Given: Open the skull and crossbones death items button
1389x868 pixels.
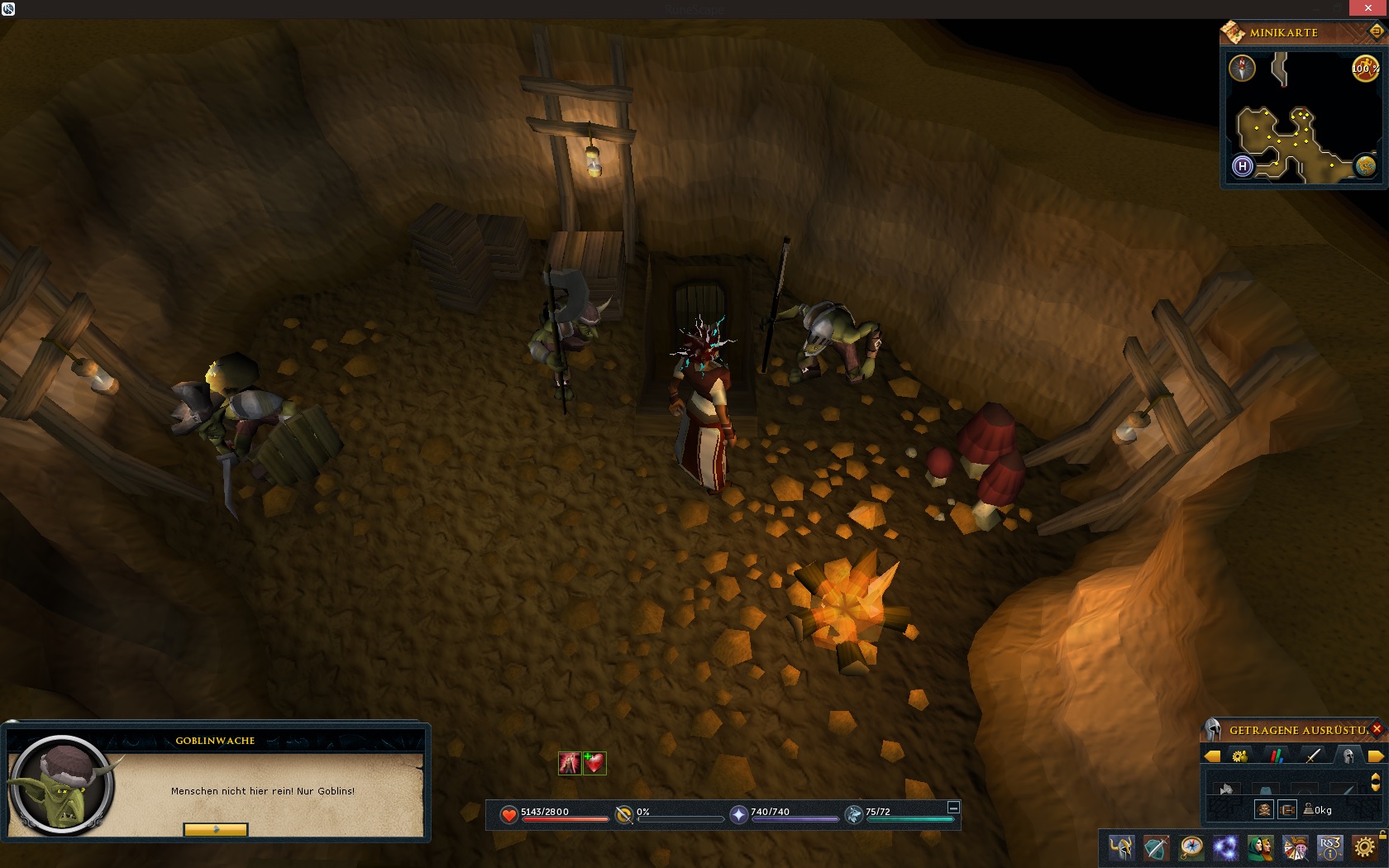Looking at the screenshot, I should [x=1263, y=809].
